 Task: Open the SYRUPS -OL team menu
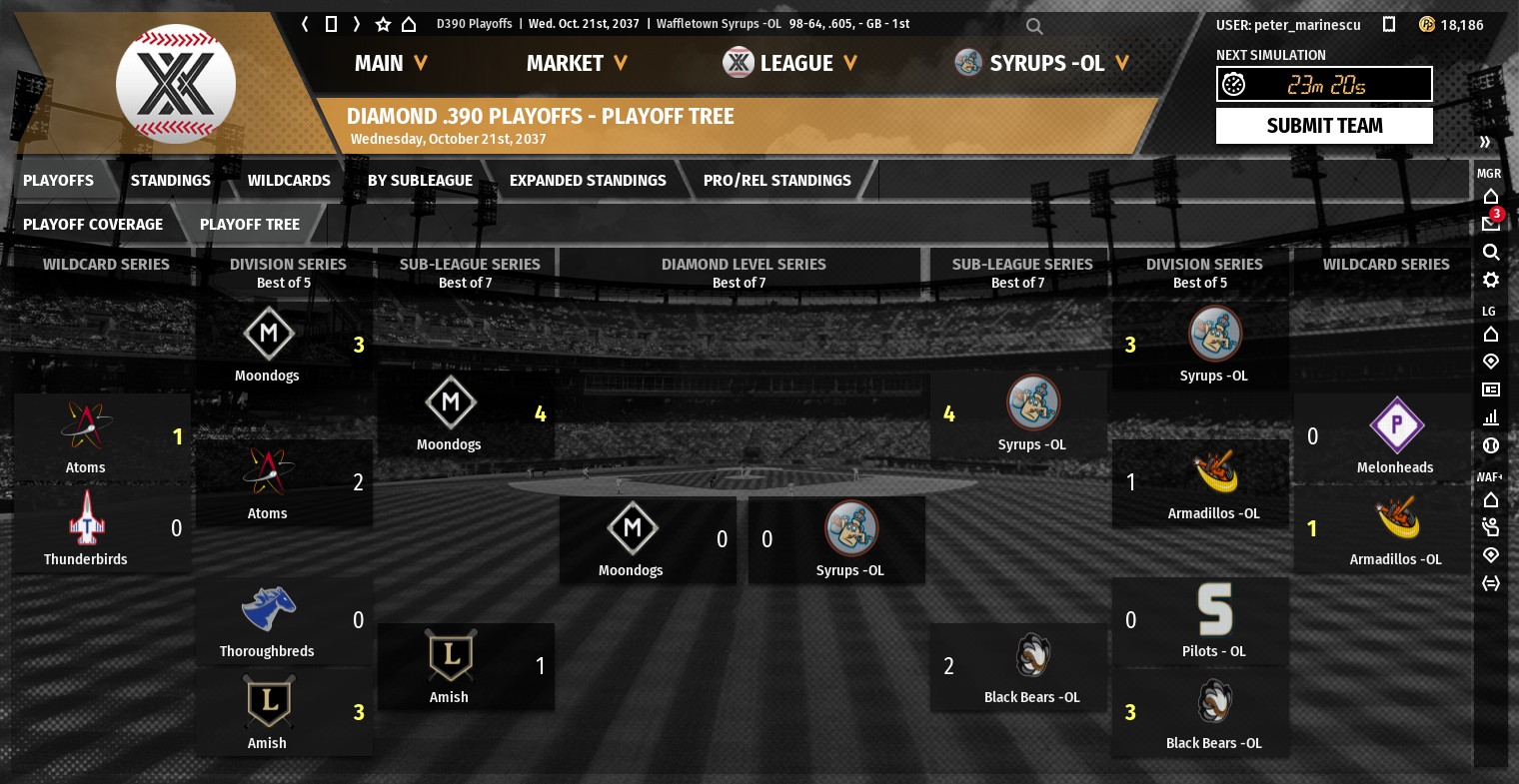point(1042,64)
